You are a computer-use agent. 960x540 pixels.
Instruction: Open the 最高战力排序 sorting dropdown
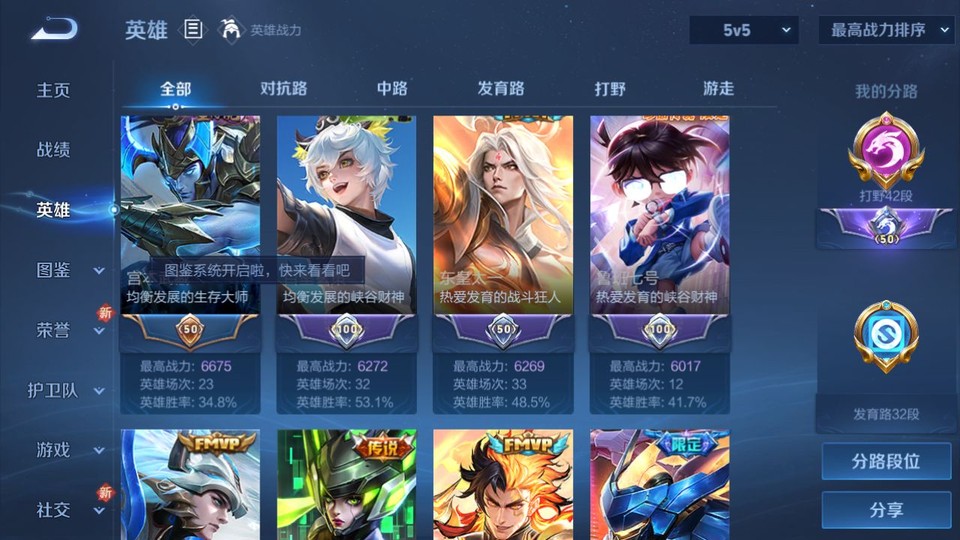tap(886, 30)
